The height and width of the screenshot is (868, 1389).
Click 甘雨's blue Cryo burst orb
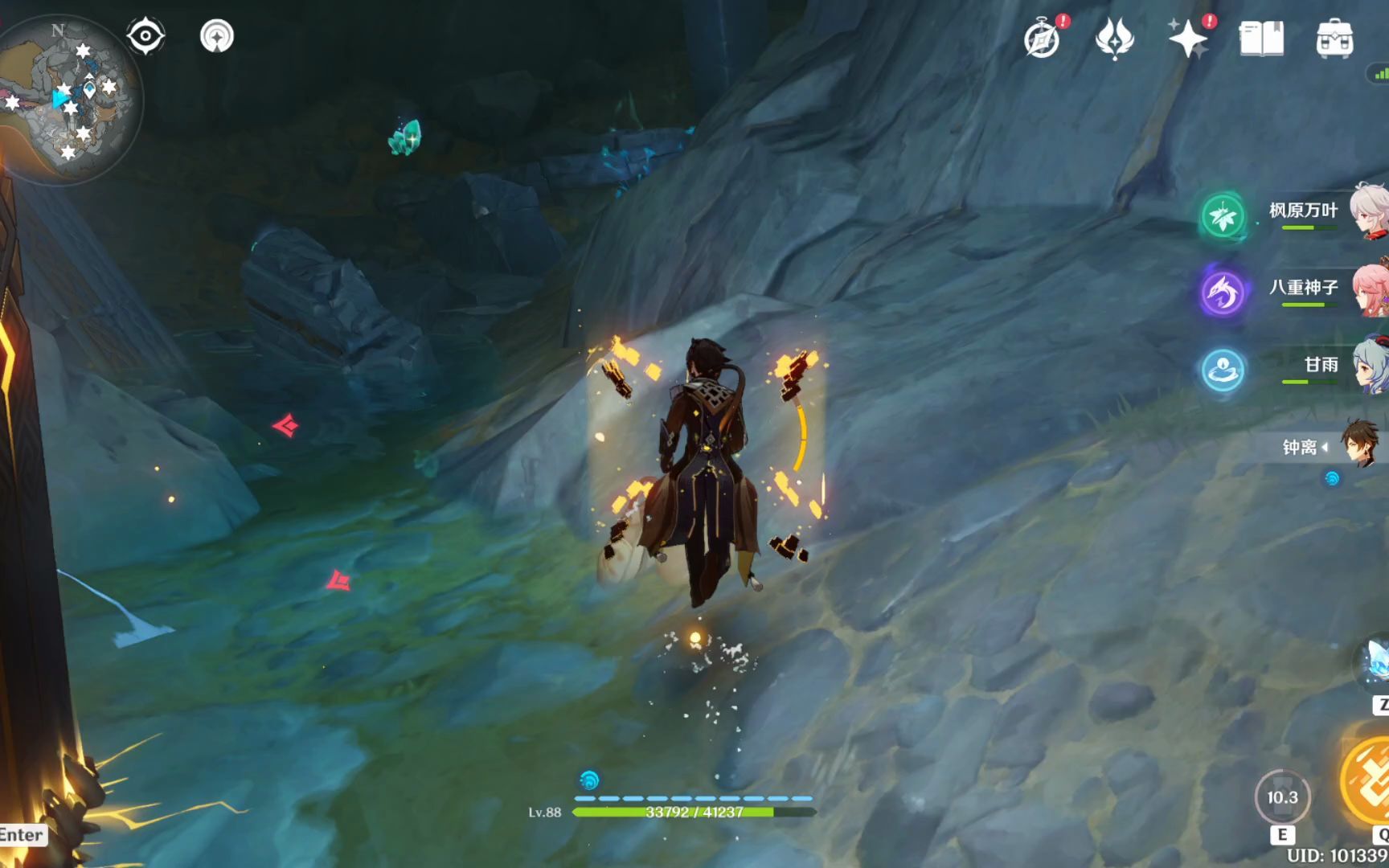[1223, 370]
